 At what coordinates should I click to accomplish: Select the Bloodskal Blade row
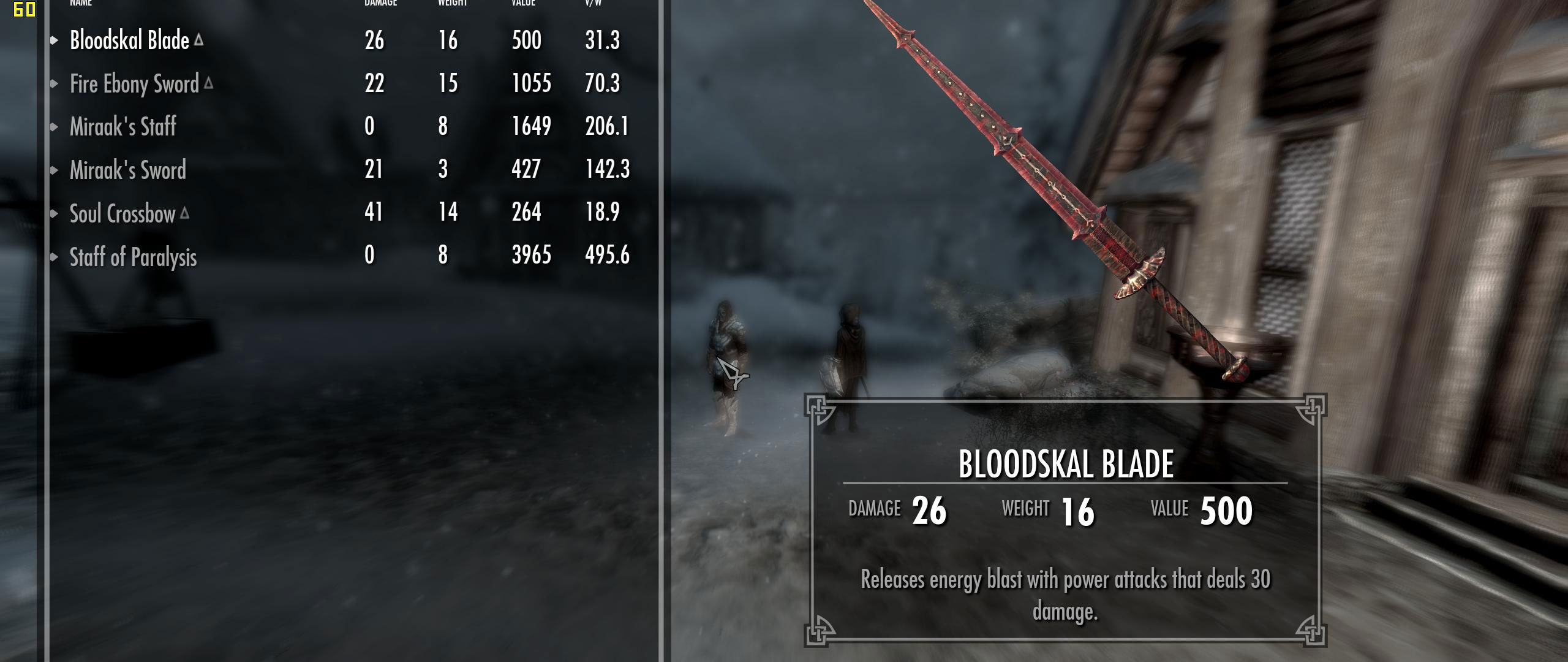pos(129,40)
